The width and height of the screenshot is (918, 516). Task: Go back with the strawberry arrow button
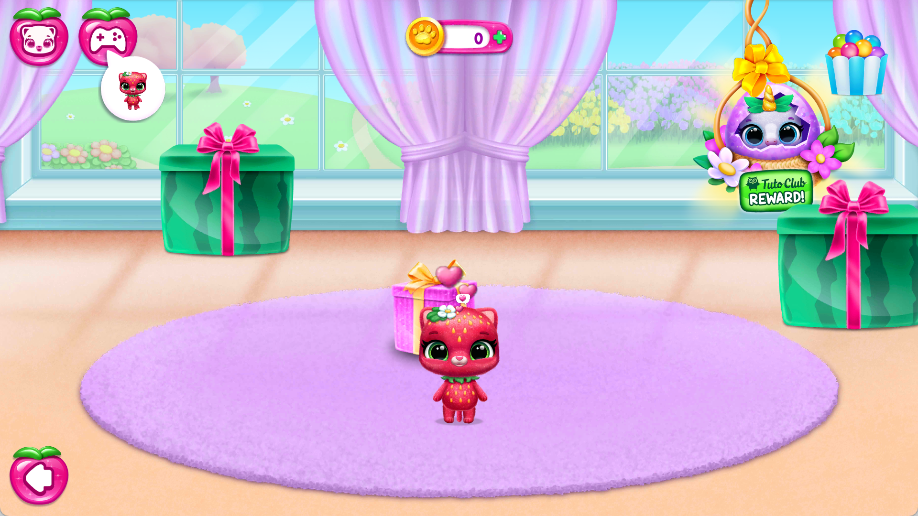[39, 476]
